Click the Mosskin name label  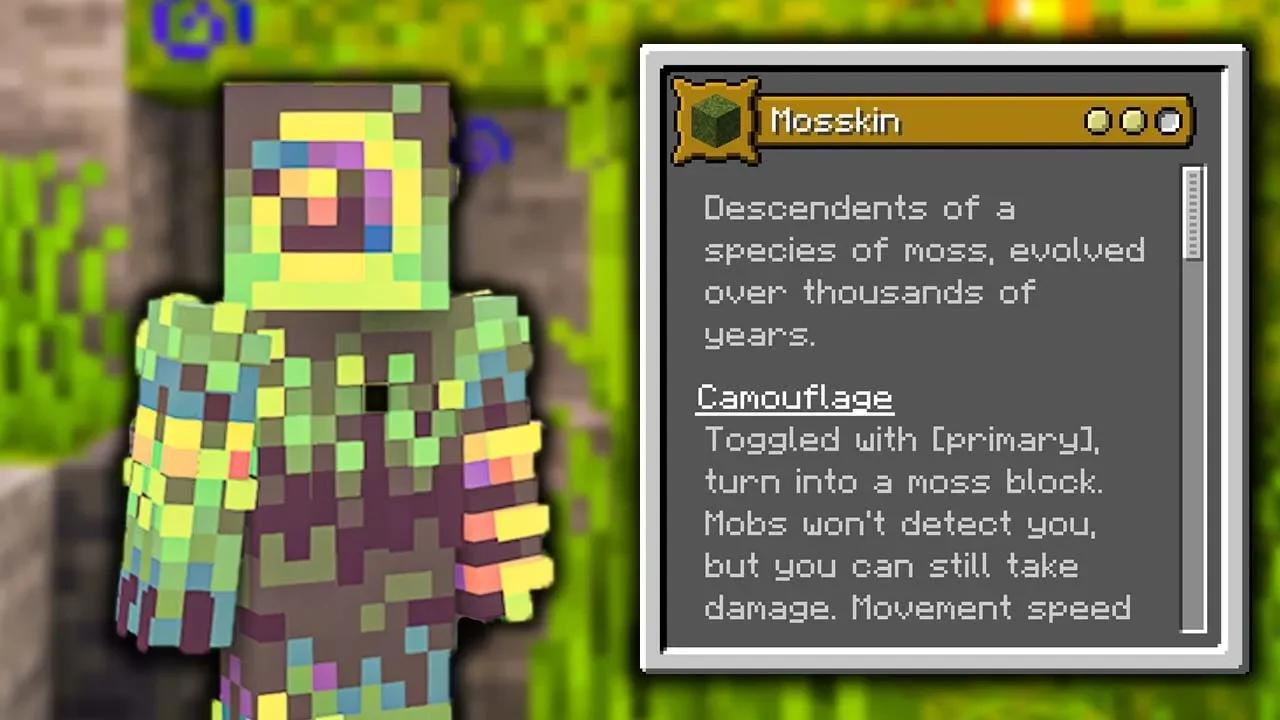tap(835, 120)
